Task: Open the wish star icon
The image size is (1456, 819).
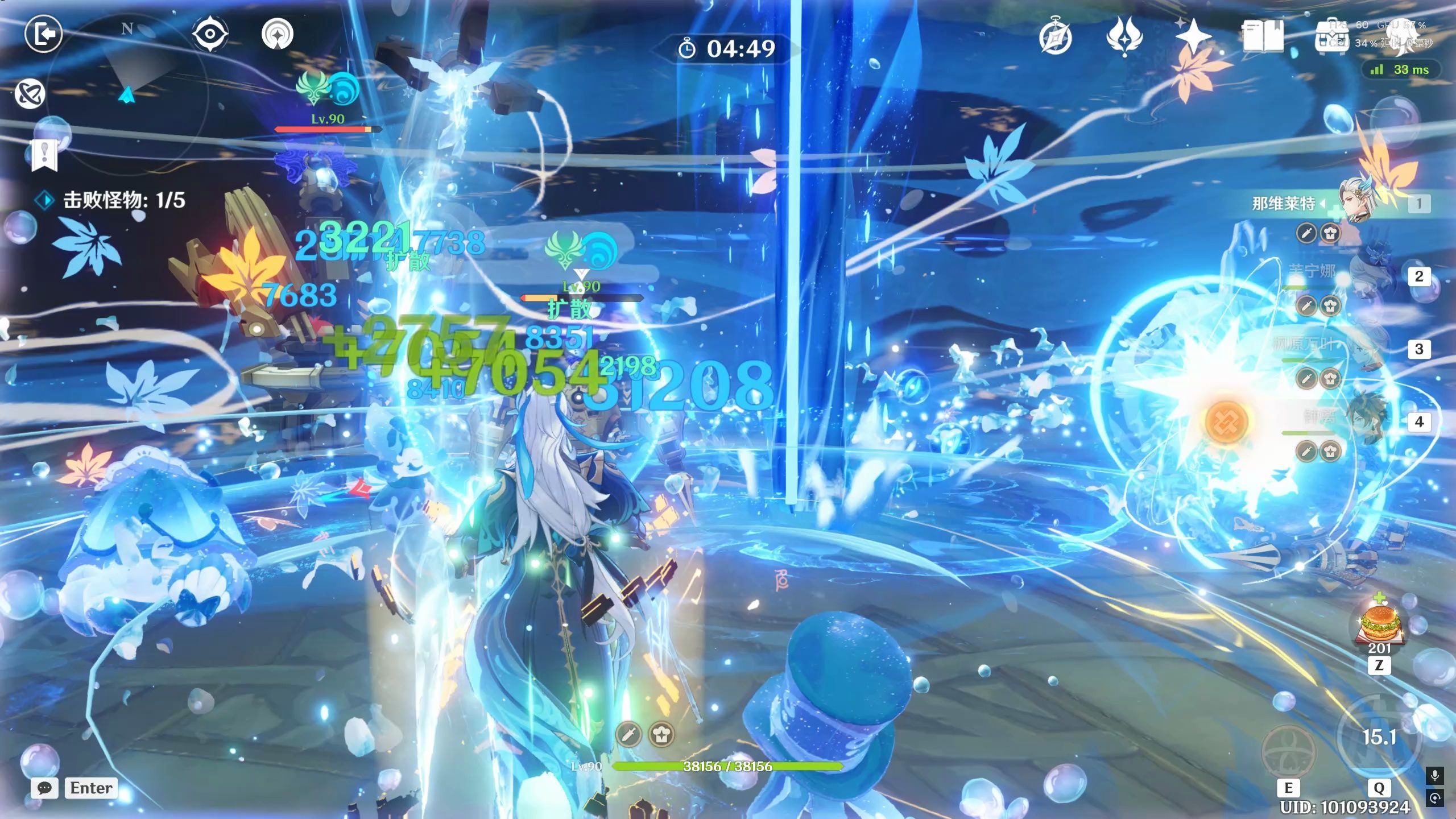Action: 1193,36
